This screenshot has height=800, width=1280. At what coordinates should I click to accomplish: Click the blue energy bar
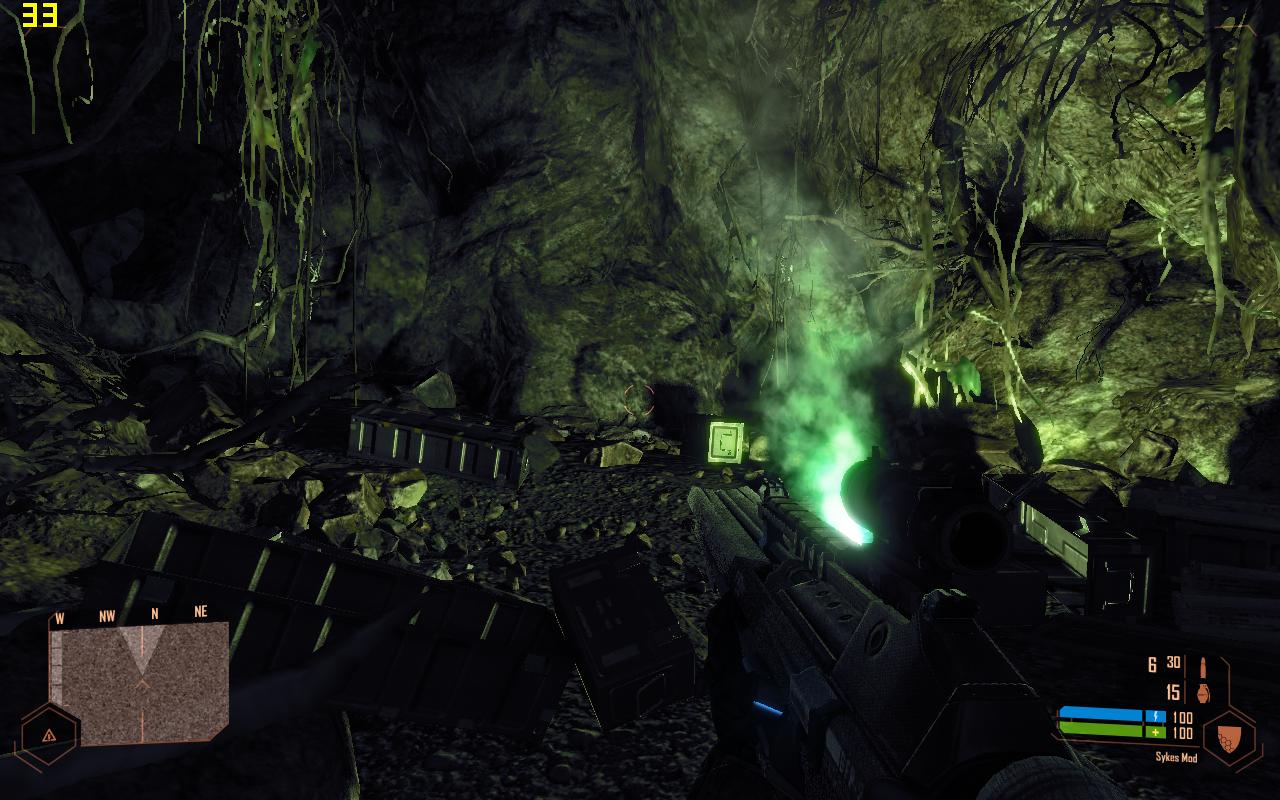click(x=1104, y=714)
